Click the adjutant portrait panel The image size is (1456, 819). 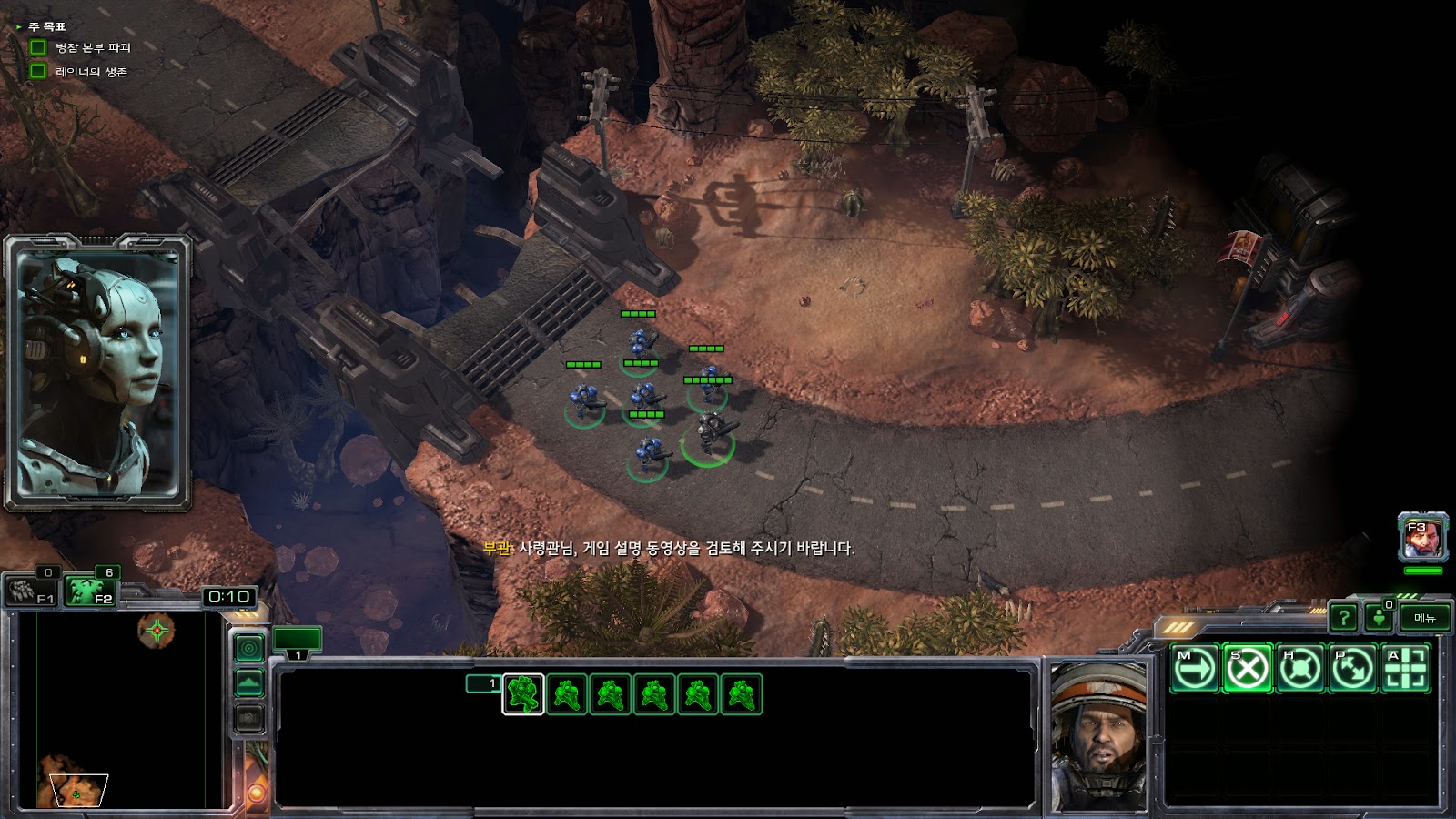pos(97,373)
